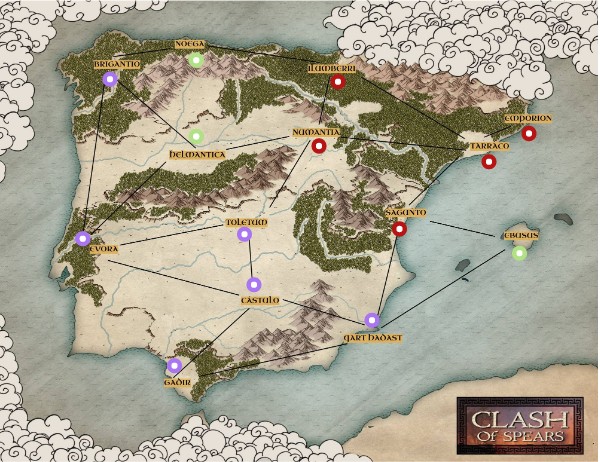Select the purple Toletum marker
Screen dimensions: 600x462
(x=245, y=235)
